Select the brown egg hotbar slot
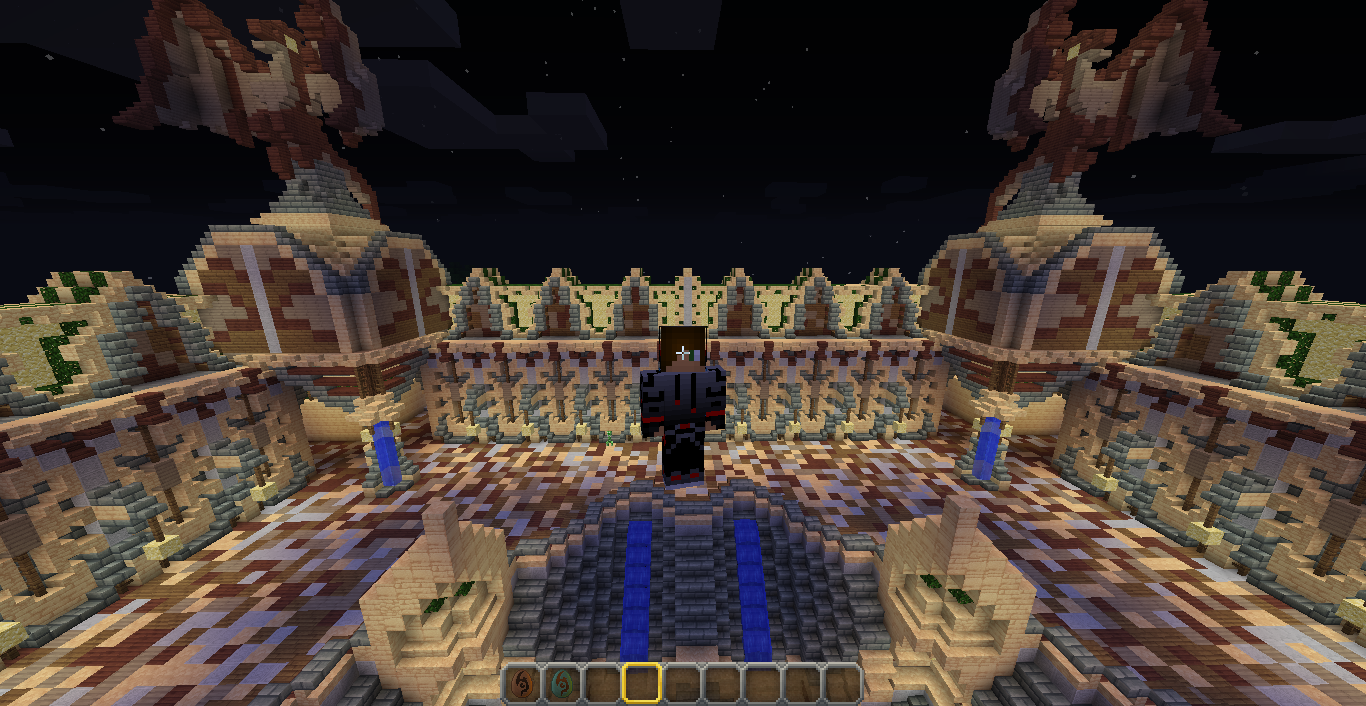This screenshot has height=706, width=1366. coord(521,683)
